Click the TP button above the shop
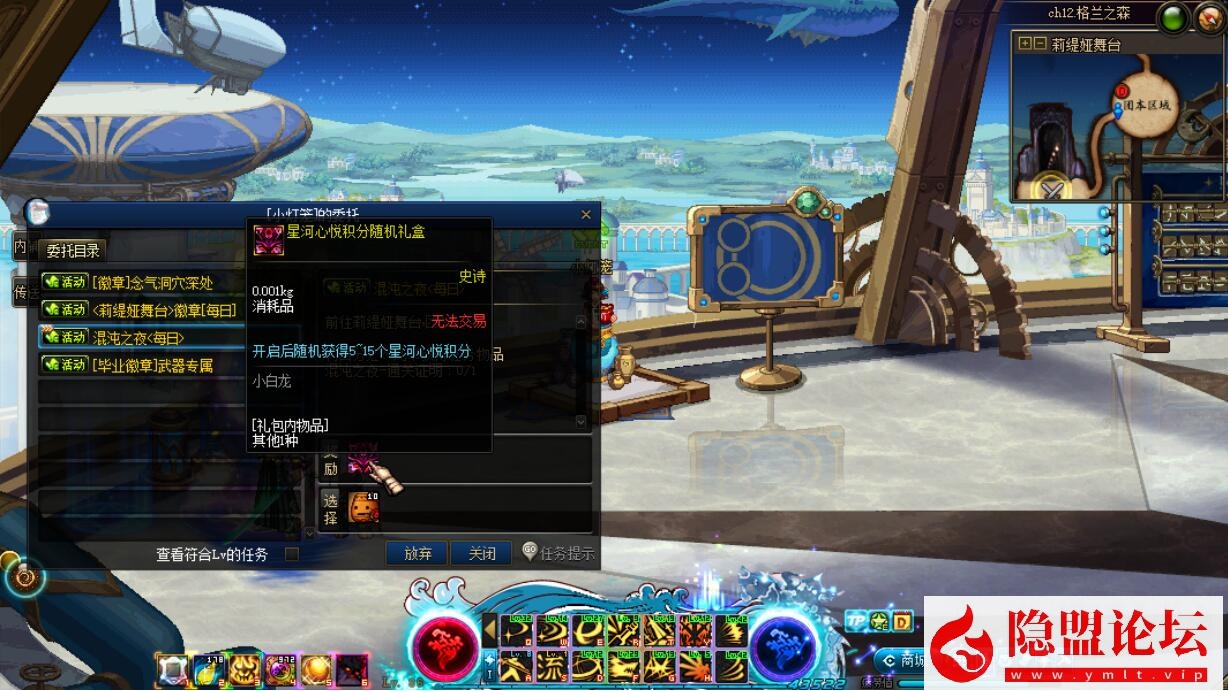This screenshot has width=1228, height=691. 856,621
